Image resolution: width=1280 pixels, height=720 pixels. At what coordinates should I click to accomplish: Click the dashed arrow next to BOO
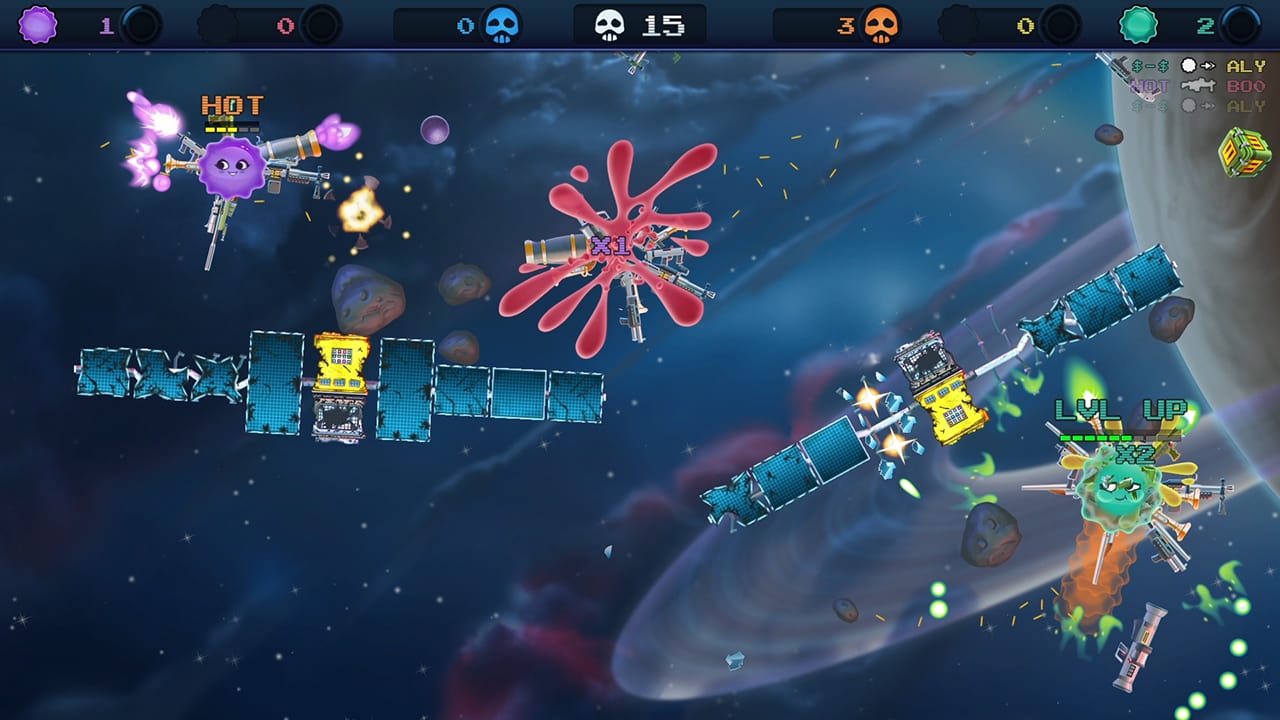(x=1207, y=65)
